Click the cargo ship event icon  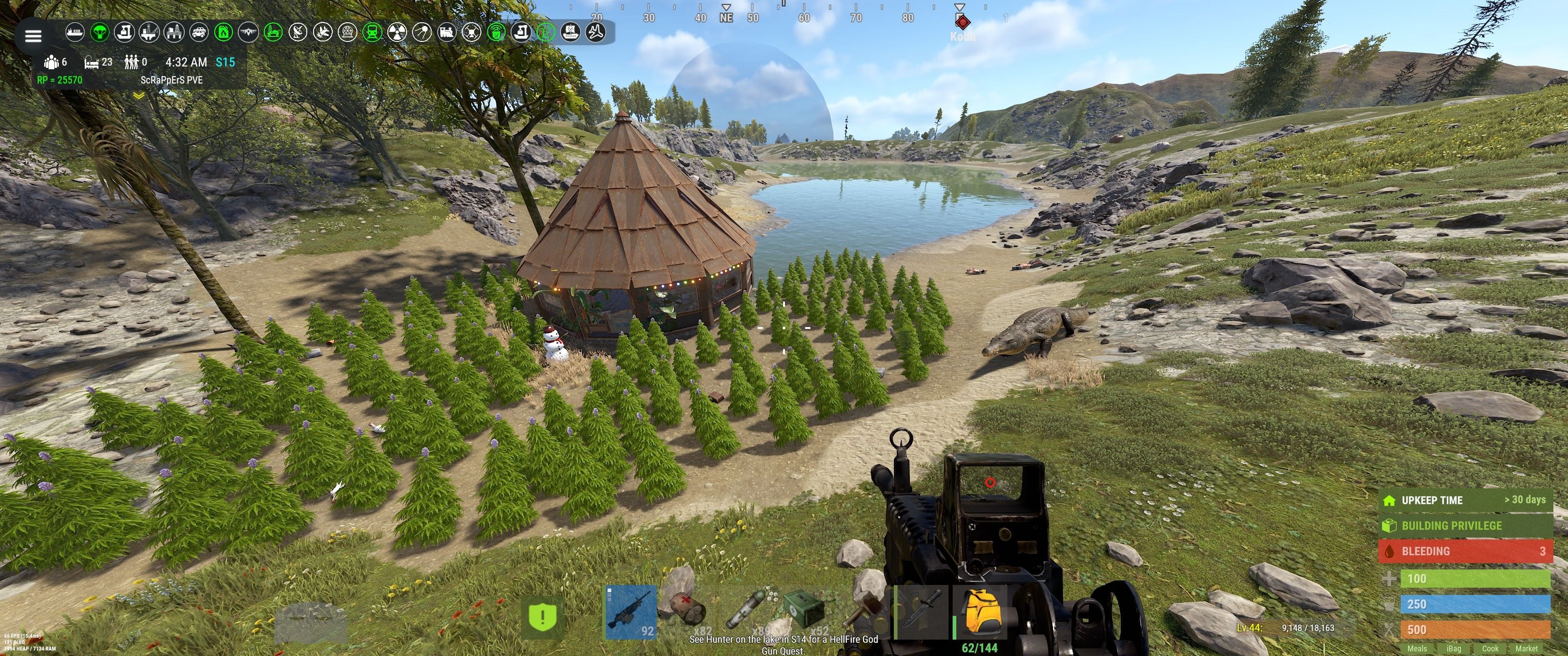coord(75,31)
